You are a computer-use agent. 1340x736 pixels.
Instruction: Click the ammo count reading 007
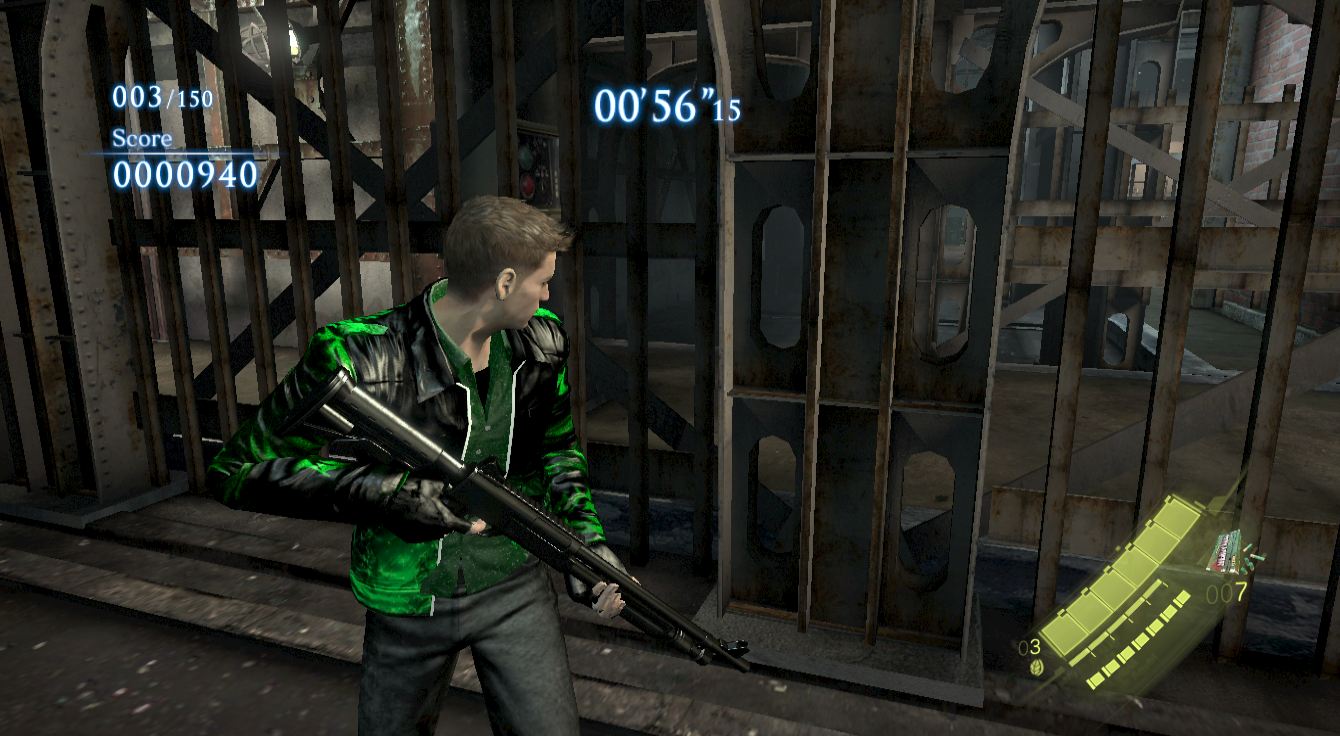(1227, 593)
